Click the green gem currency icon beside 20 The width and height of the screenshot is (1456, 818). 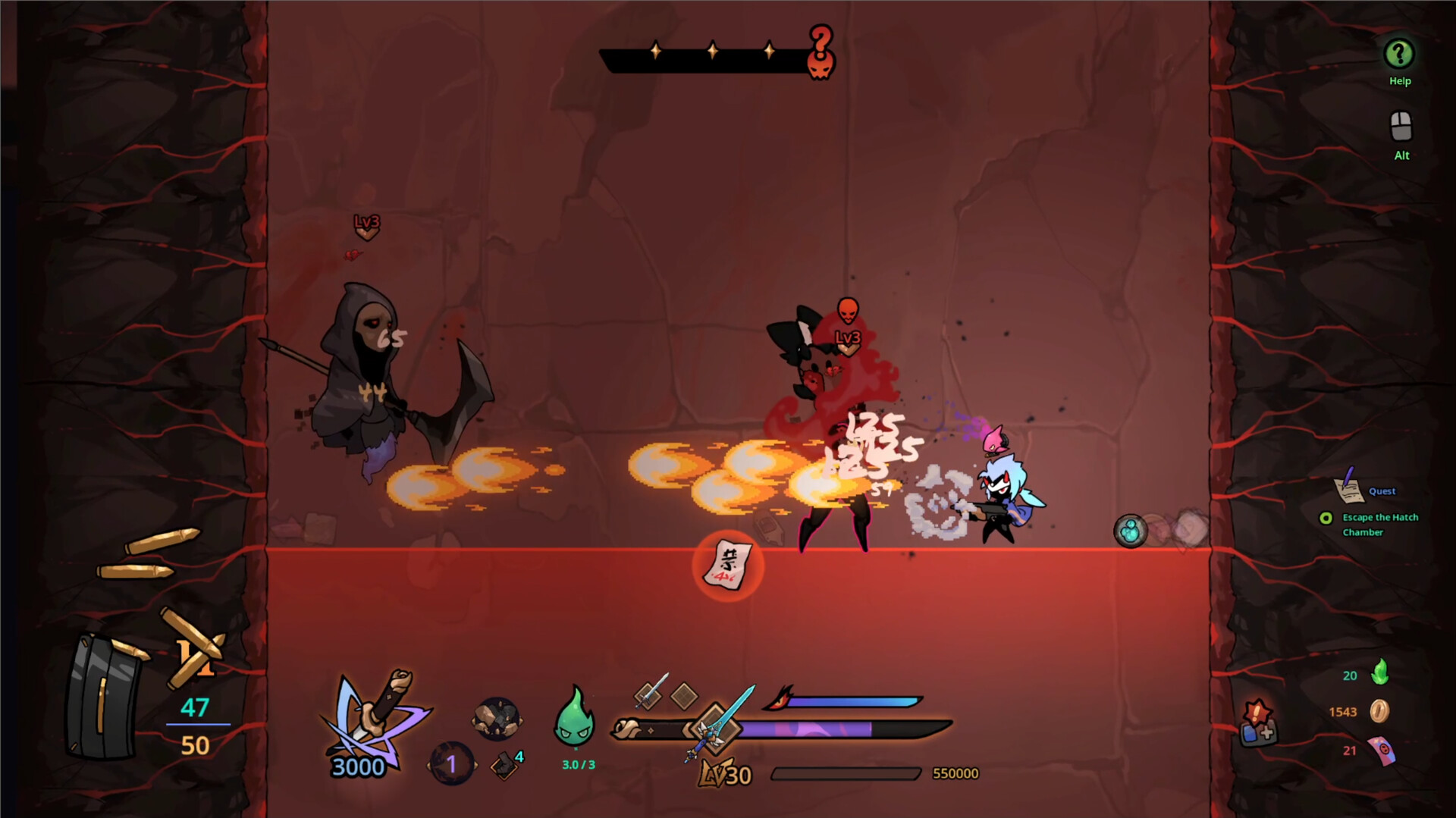(x=1380, y=671)
